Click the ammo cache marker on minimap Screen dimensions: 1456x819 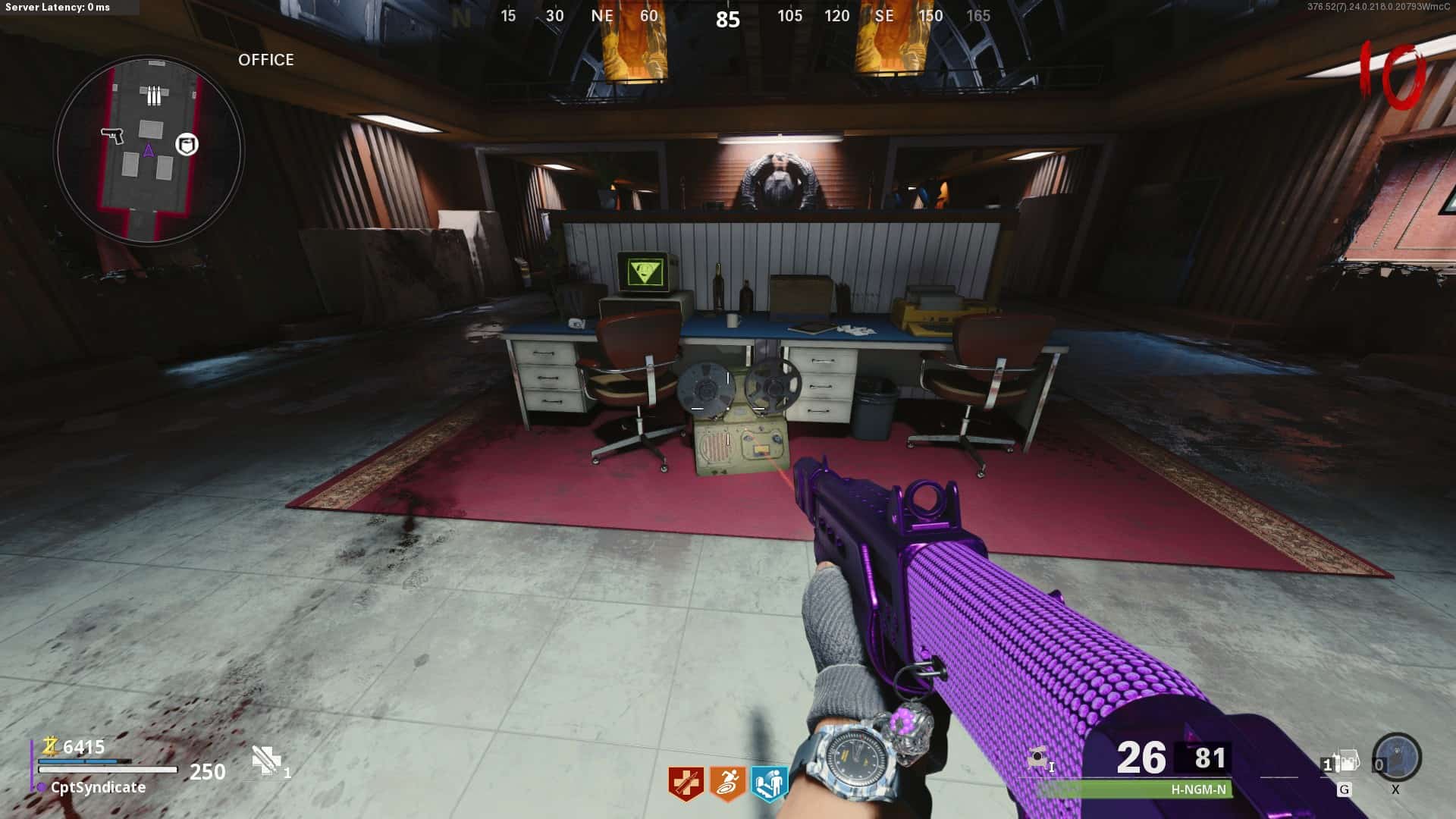[154, 96]
